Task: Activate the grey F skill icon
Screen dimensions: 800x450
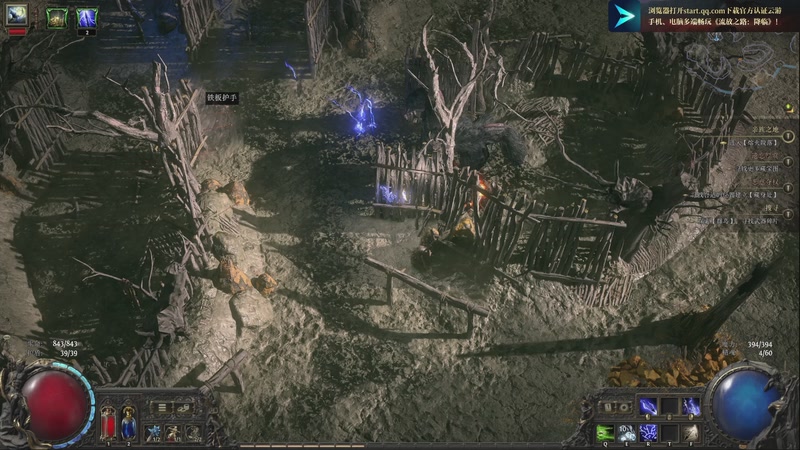Action: point(691,432)
